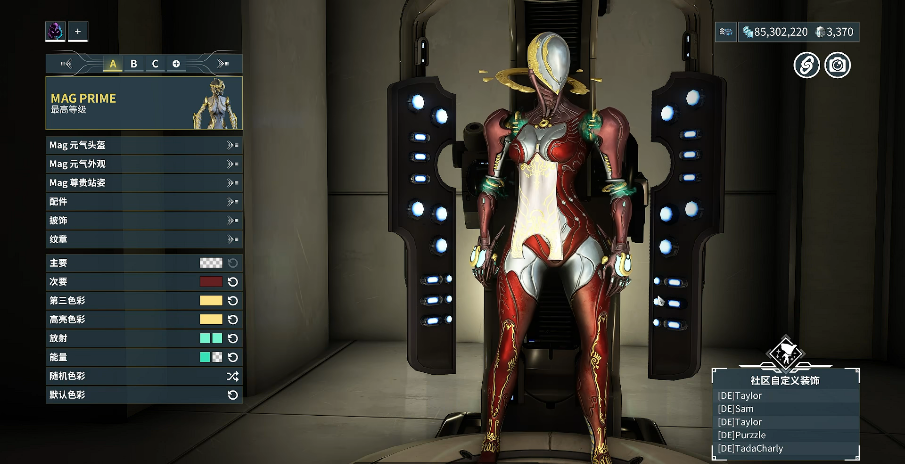Choose [DE]TadaCharly community customization
Image resolution: width=905 pixels, height=464 pixels.
coord(785,448)
